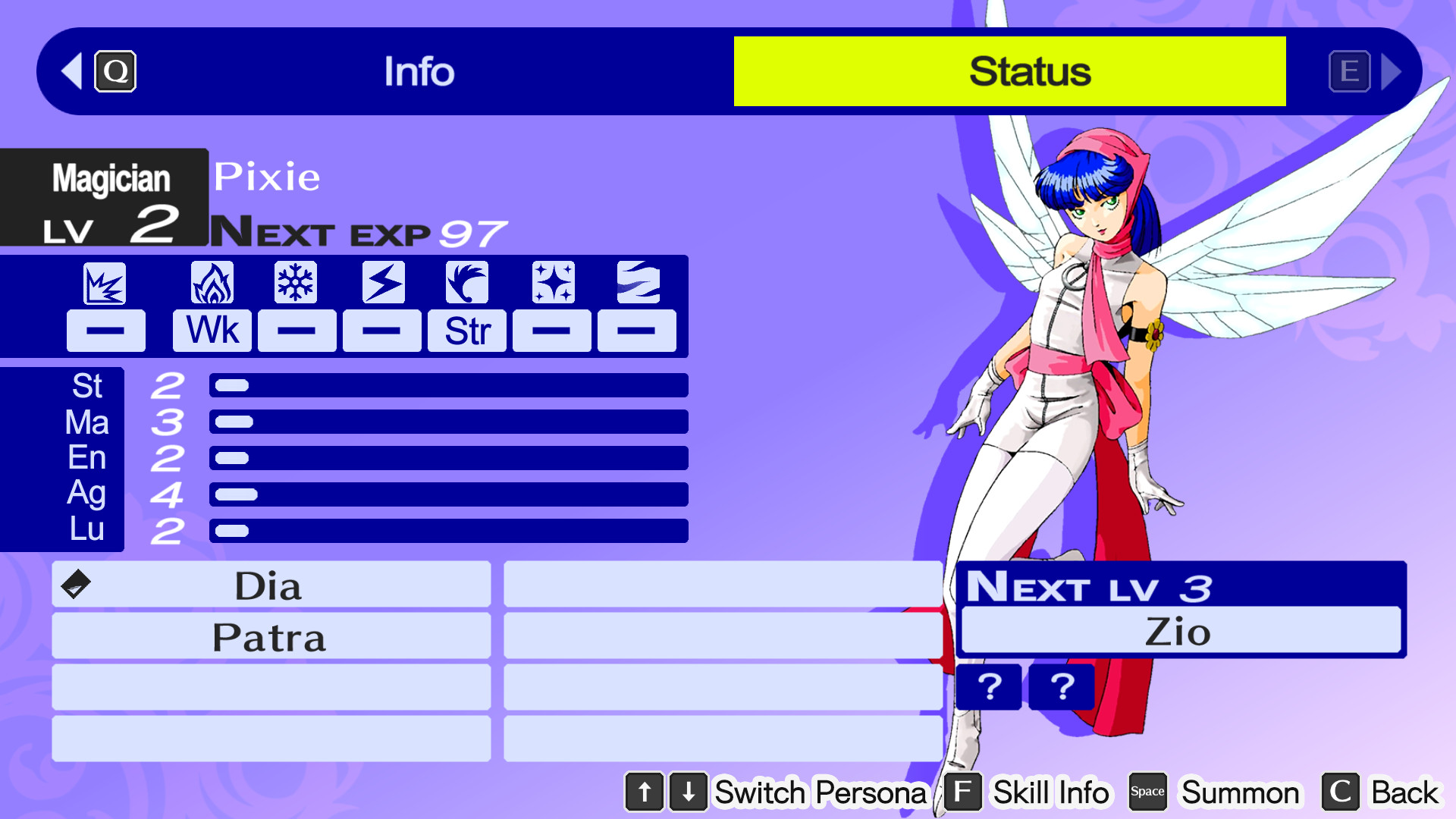Click the Light element icon

(x=551, y=282)
